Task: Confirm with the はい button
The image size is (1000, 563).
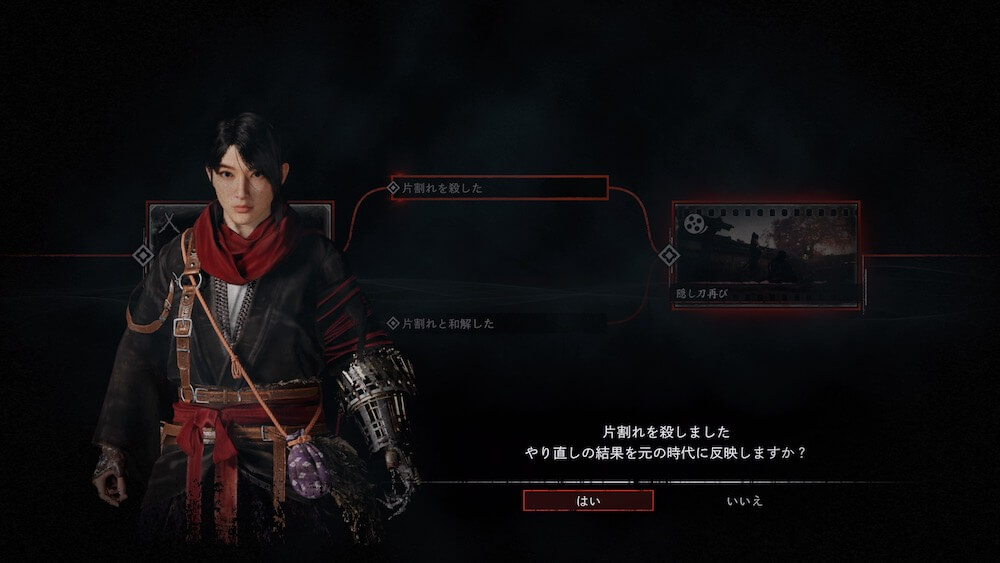Action: pyautogui.click(x=588, y=500)
